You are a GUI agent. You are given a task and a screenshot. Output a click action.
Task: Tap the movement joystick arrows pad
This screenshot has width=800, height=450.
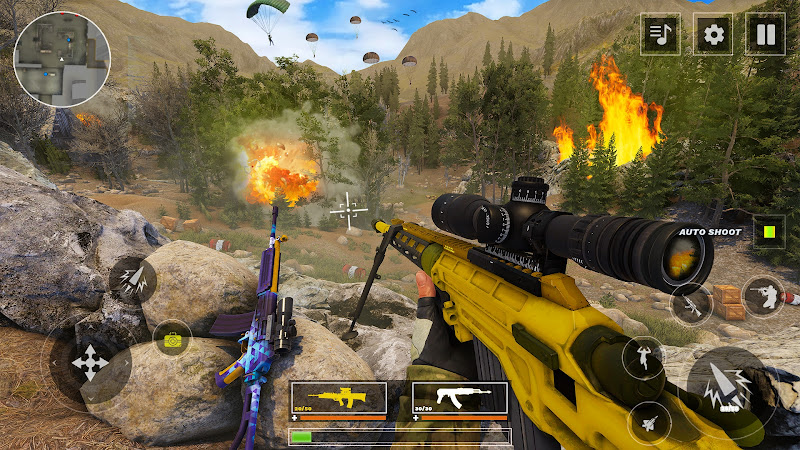pos(91,362)
